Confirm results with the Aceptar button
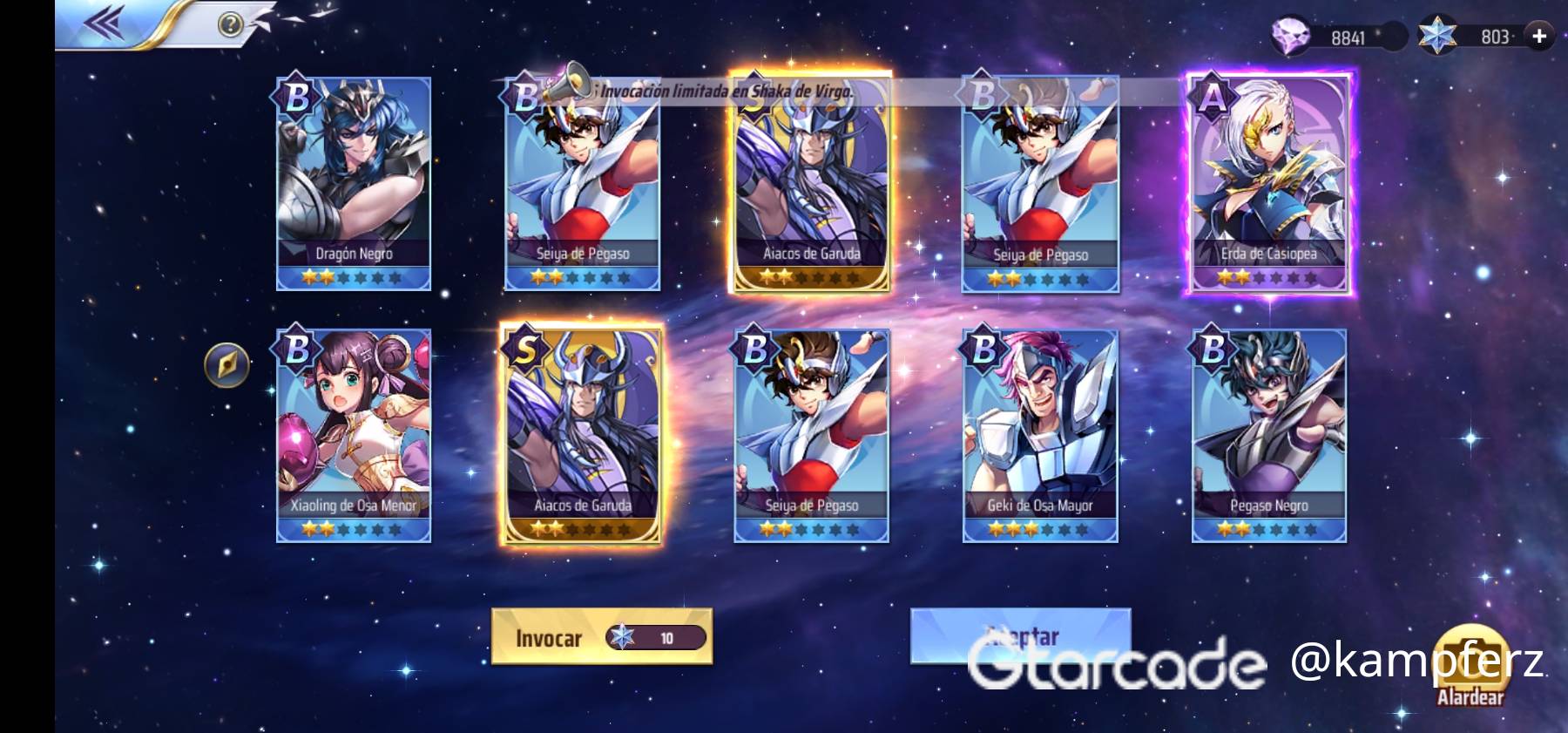The height and width of the screenshot is (733, 1568). tap(1020, 636)
